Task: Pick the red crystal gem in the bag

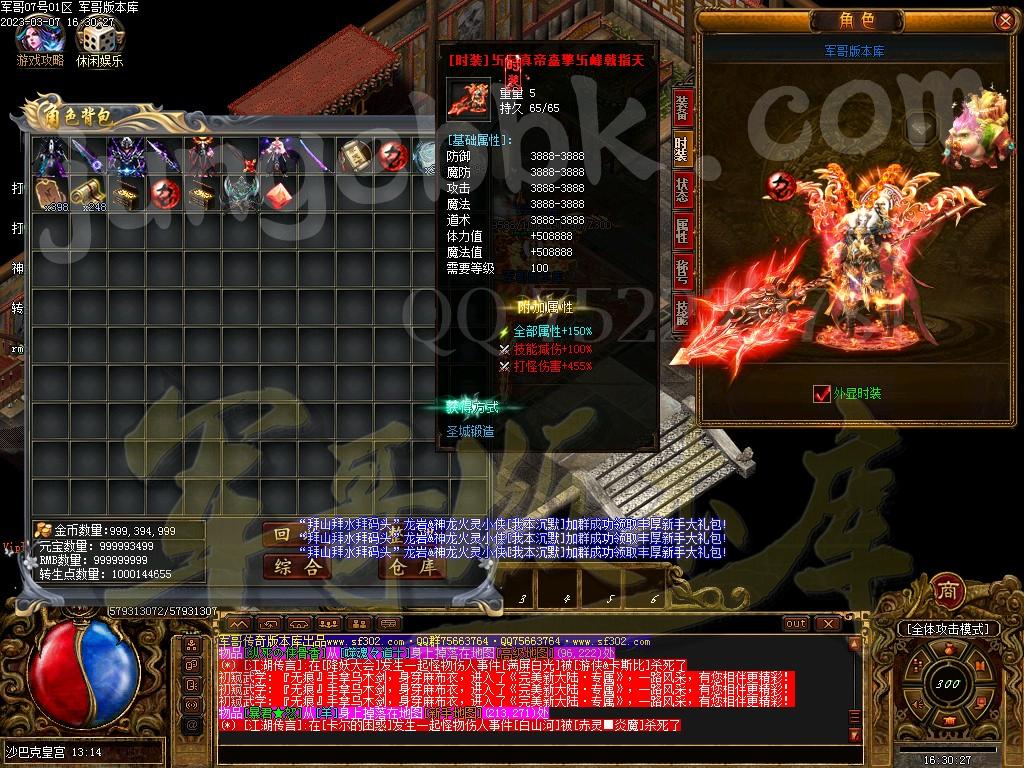Action: (280, 193)
